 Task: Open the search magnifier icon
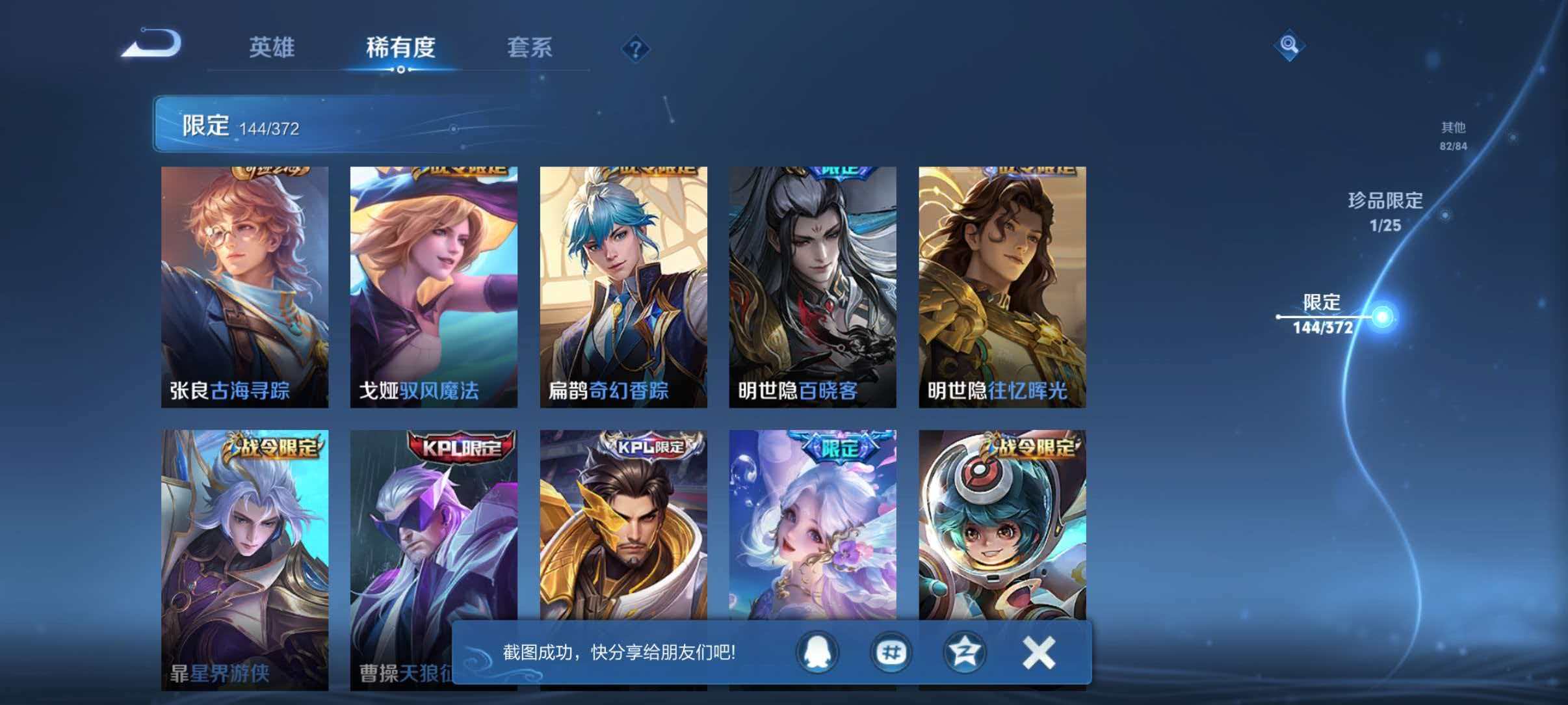pos(1290,46)
